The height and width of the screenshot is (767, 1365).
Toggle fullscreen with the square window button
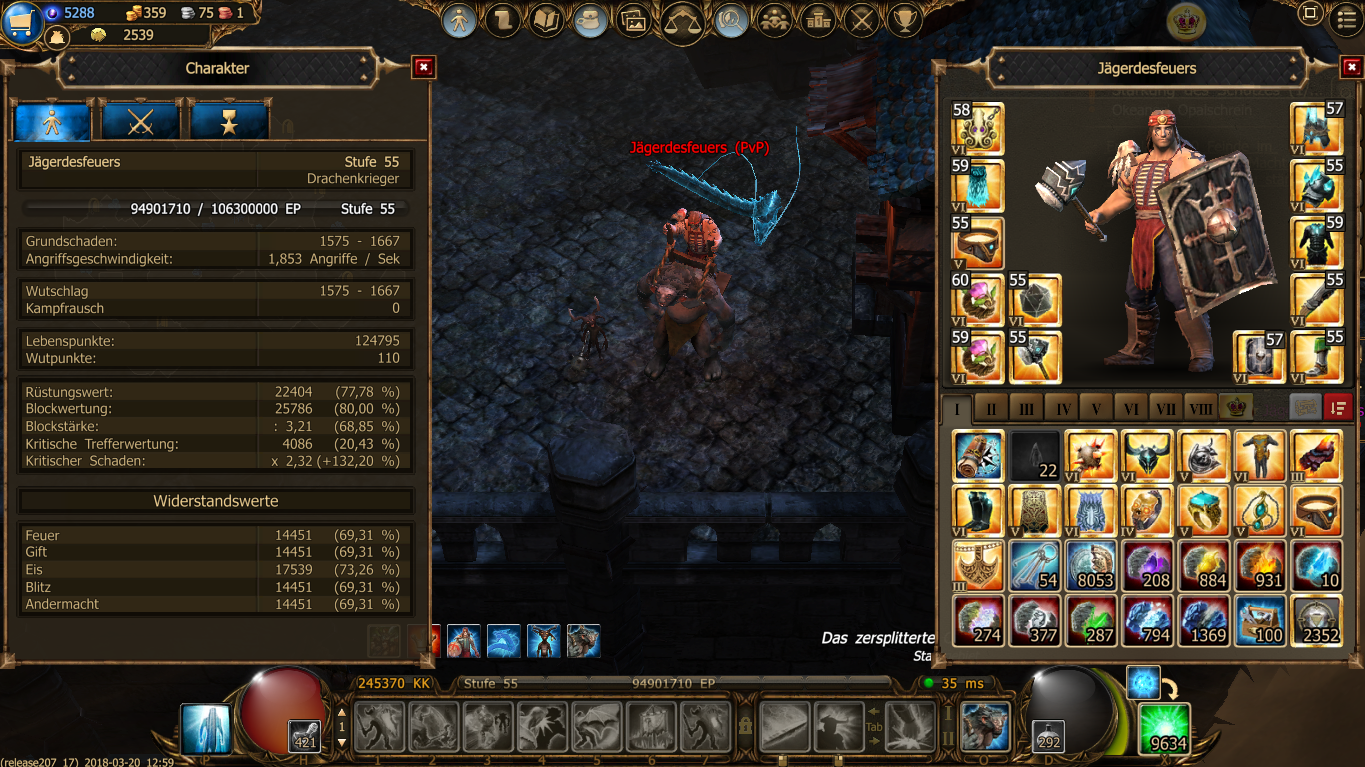point(1310,14)
